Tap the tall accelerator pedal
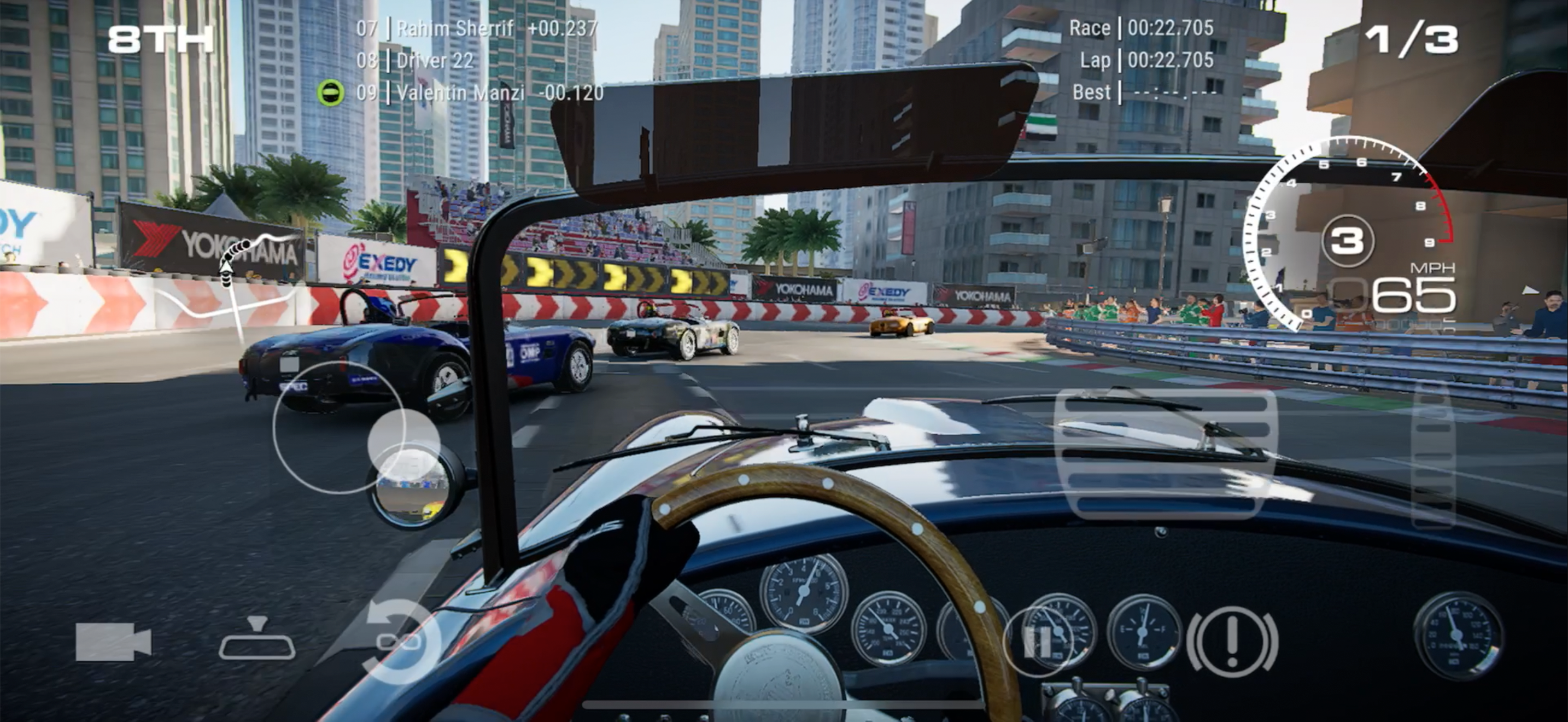The width and height of the screenshot is (1568, 722). pyautogui.click(x=1433, y=453)
